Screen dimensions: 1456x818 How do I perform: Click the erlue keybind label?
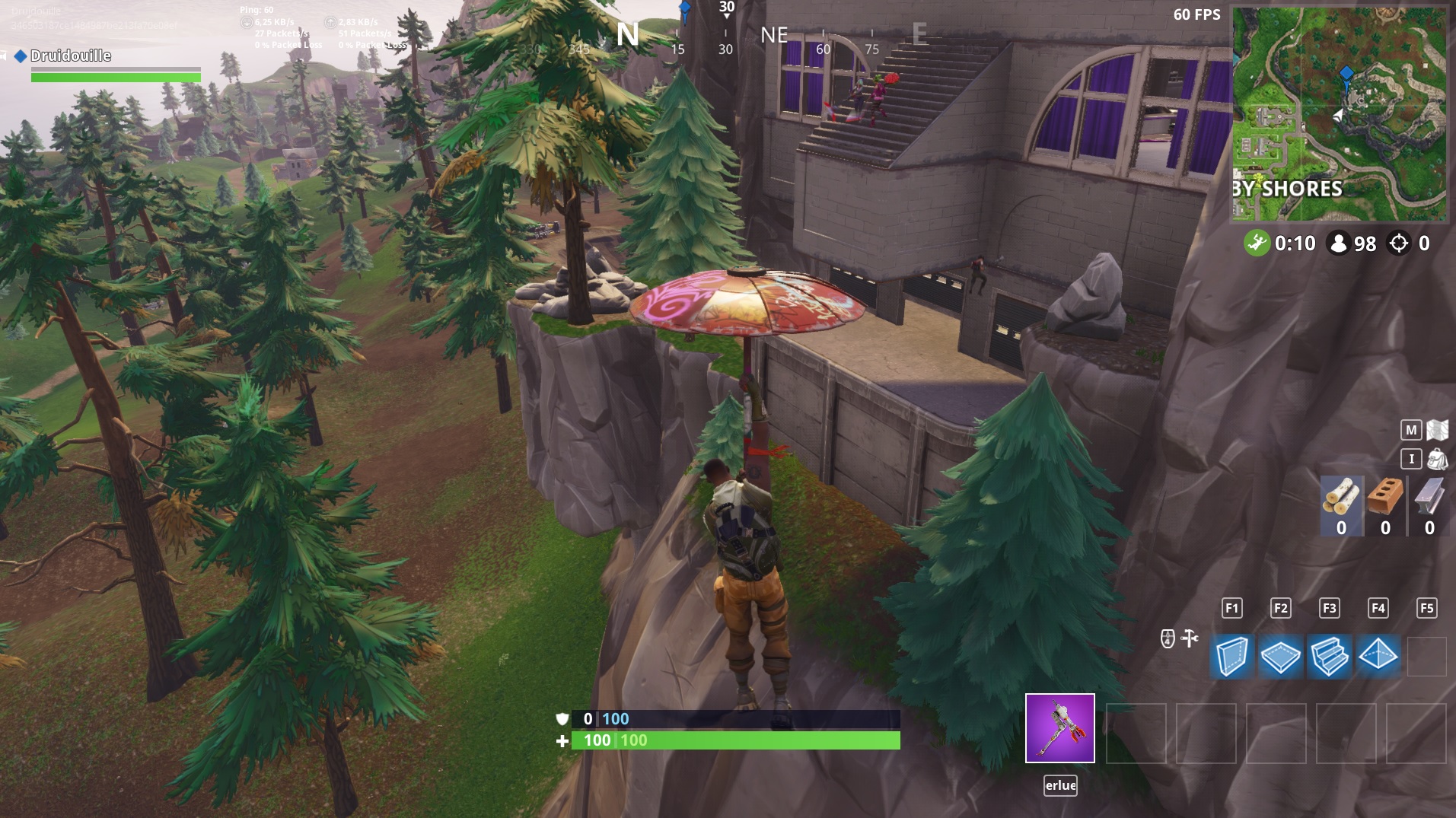pyautogui.click(x=1059, y=786)
